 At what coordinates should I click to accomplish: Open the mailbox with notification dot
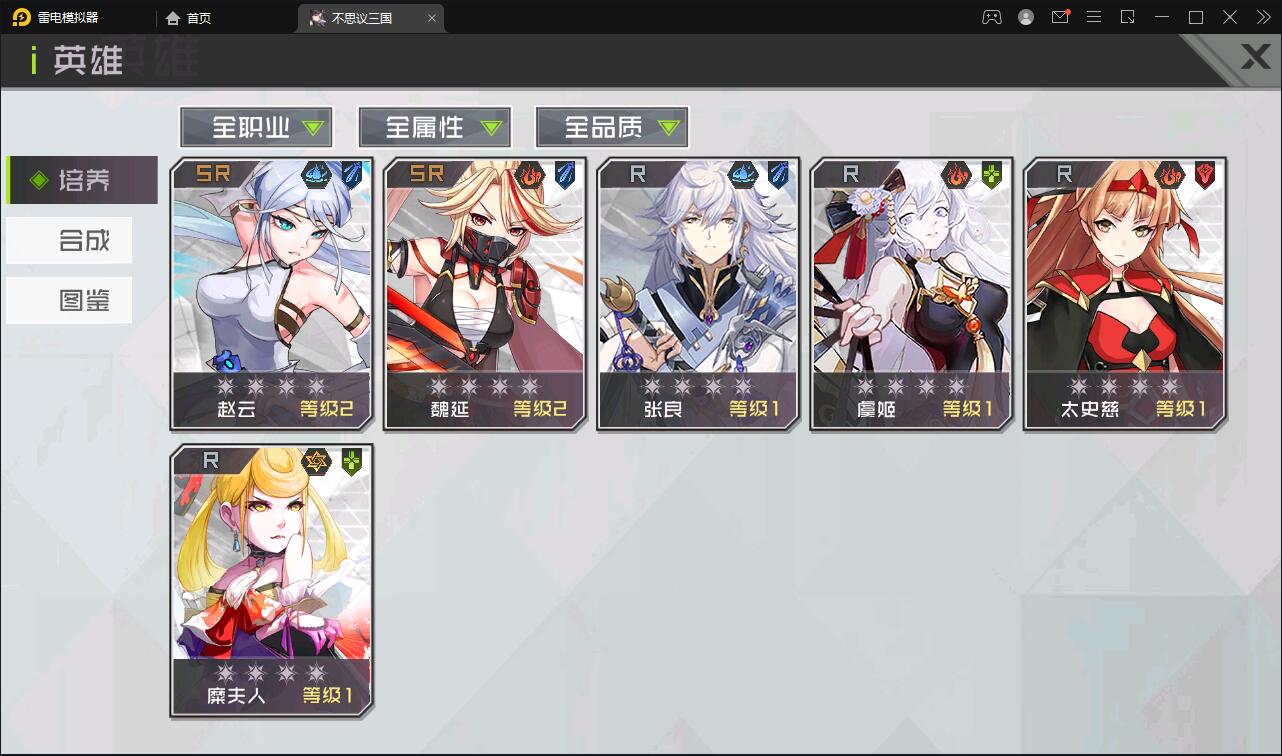[x=1060, y=17]
